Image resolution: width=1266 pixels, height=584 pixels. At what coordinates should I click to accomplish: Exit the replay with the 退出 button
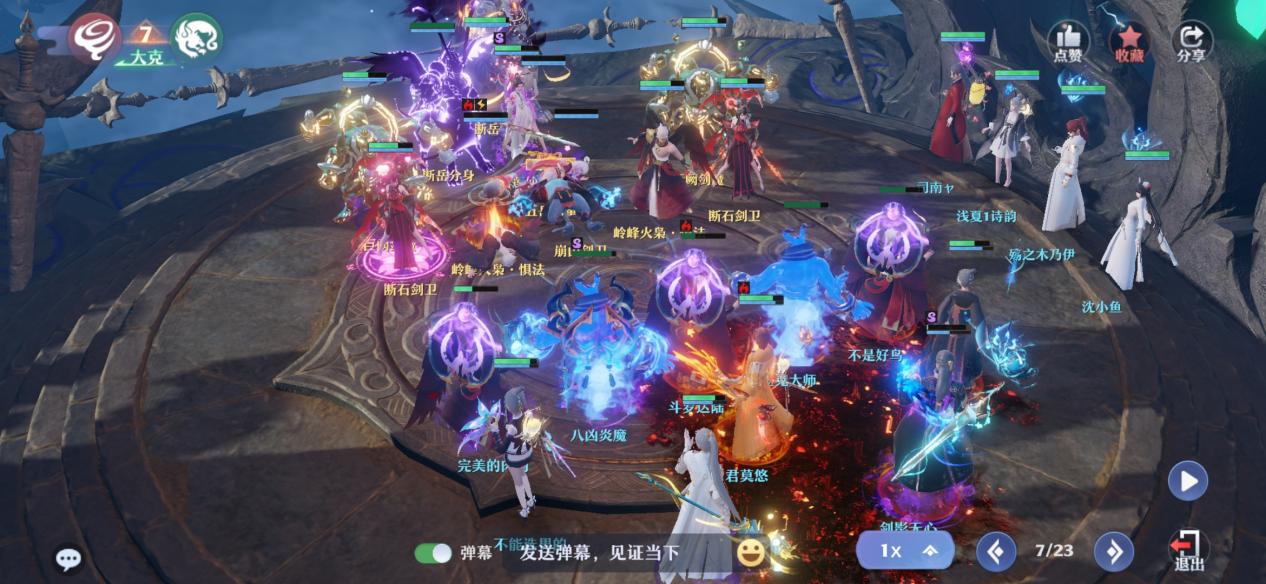pyautogui.click(x=1189, y=551)
